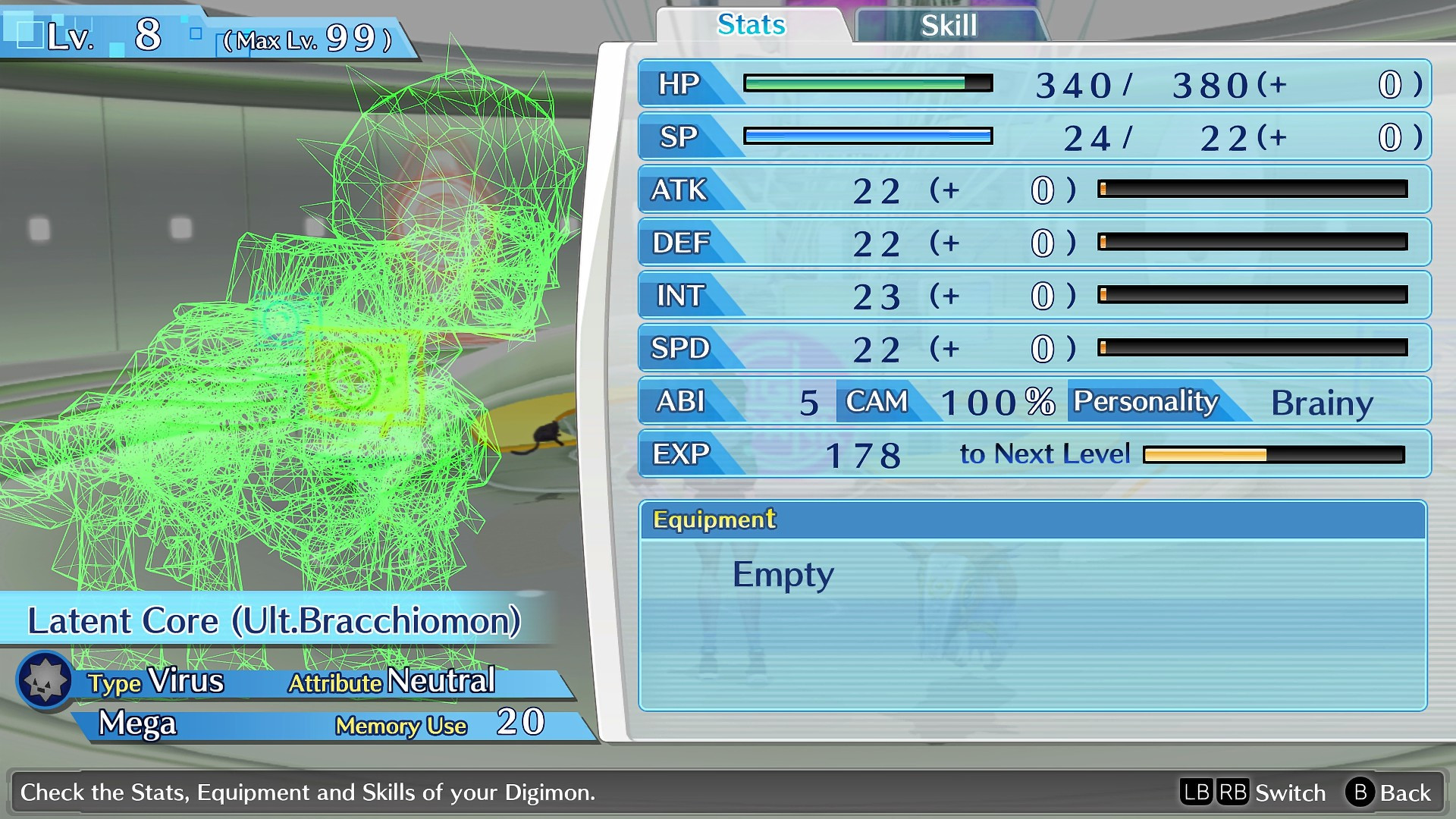Open the empty Equipment slot

[782, 574]
